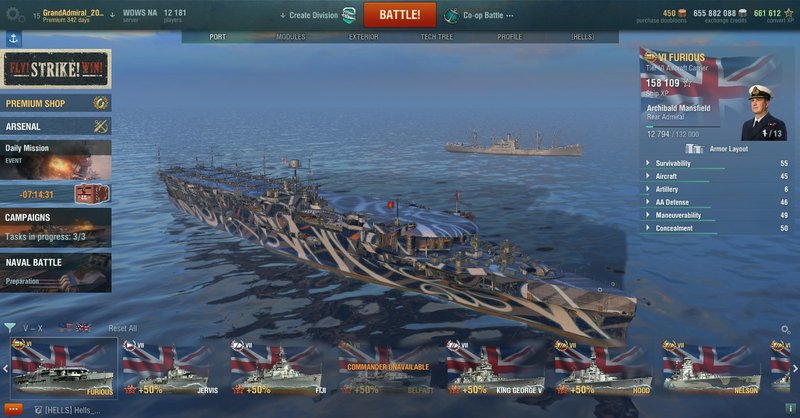Reset All carousel filters
The image size is (800, 418).
point(123,328)
